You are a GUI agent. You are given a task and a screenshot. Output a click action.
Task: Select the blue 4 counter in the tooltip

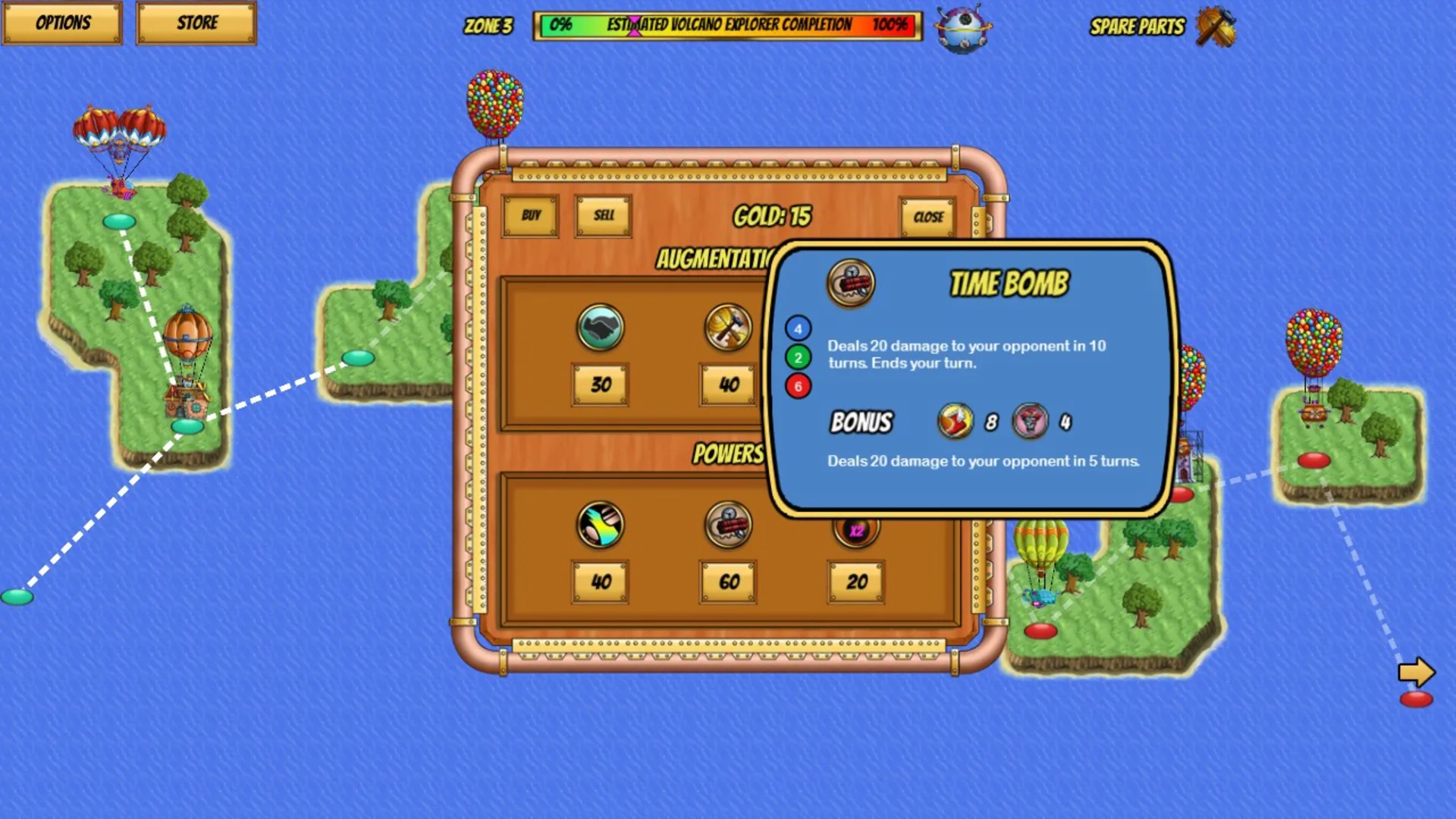(796, 328)
